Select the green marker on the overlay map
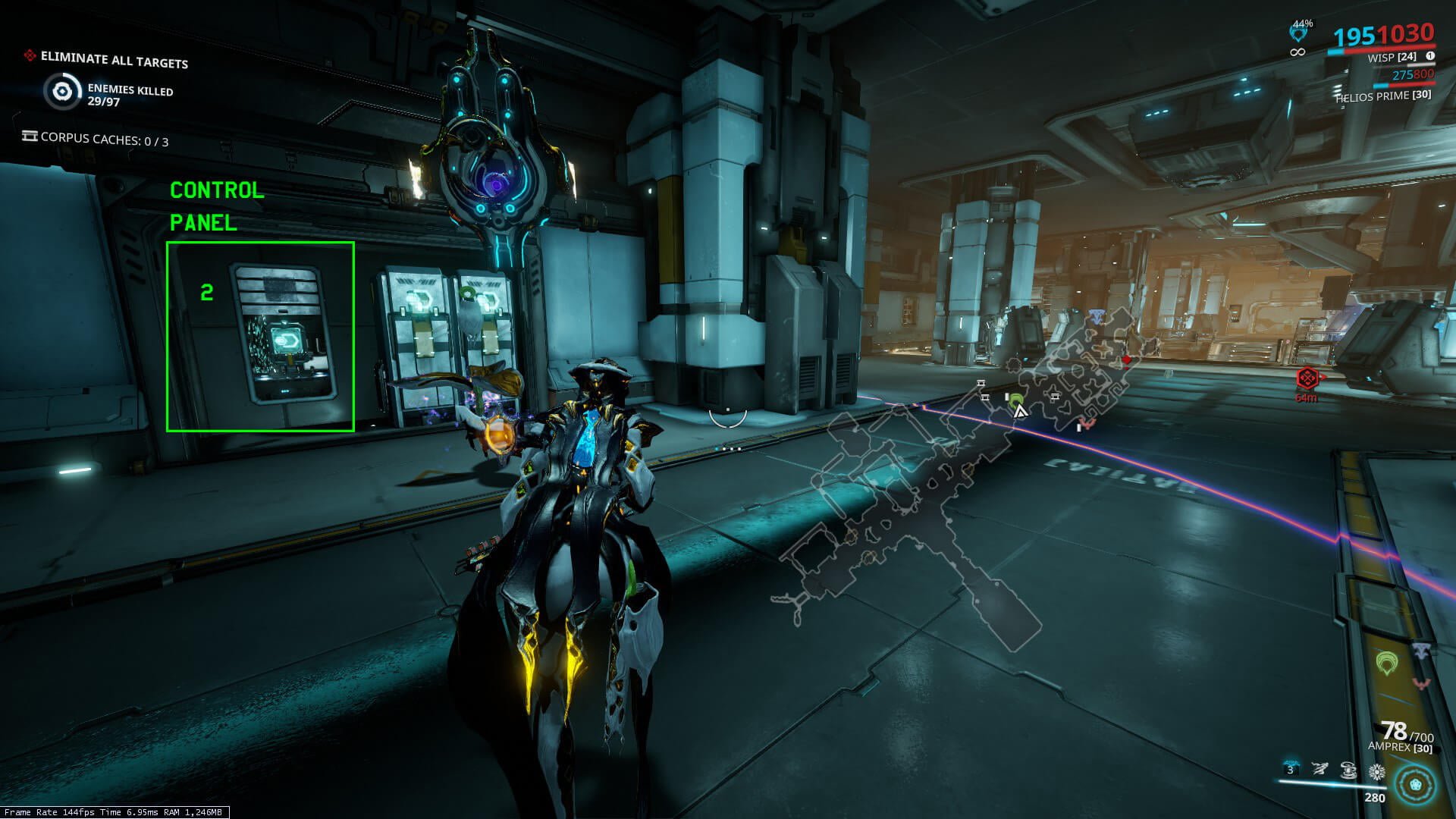Viewport: 1456px width, 819px height. click(x=1016, y=400)
